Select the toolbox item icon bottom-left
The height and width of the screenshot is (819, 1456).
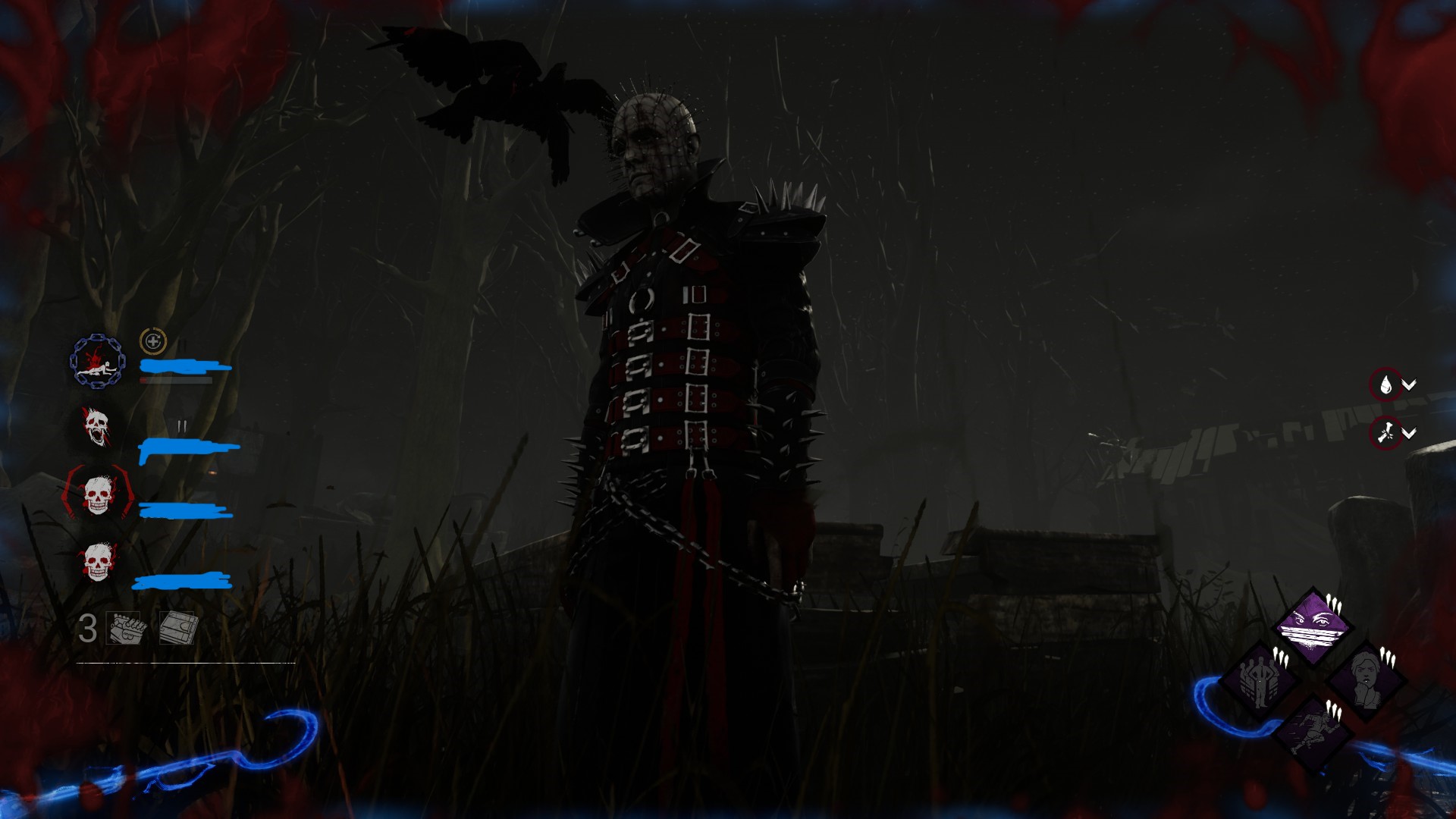pos(124,628)
